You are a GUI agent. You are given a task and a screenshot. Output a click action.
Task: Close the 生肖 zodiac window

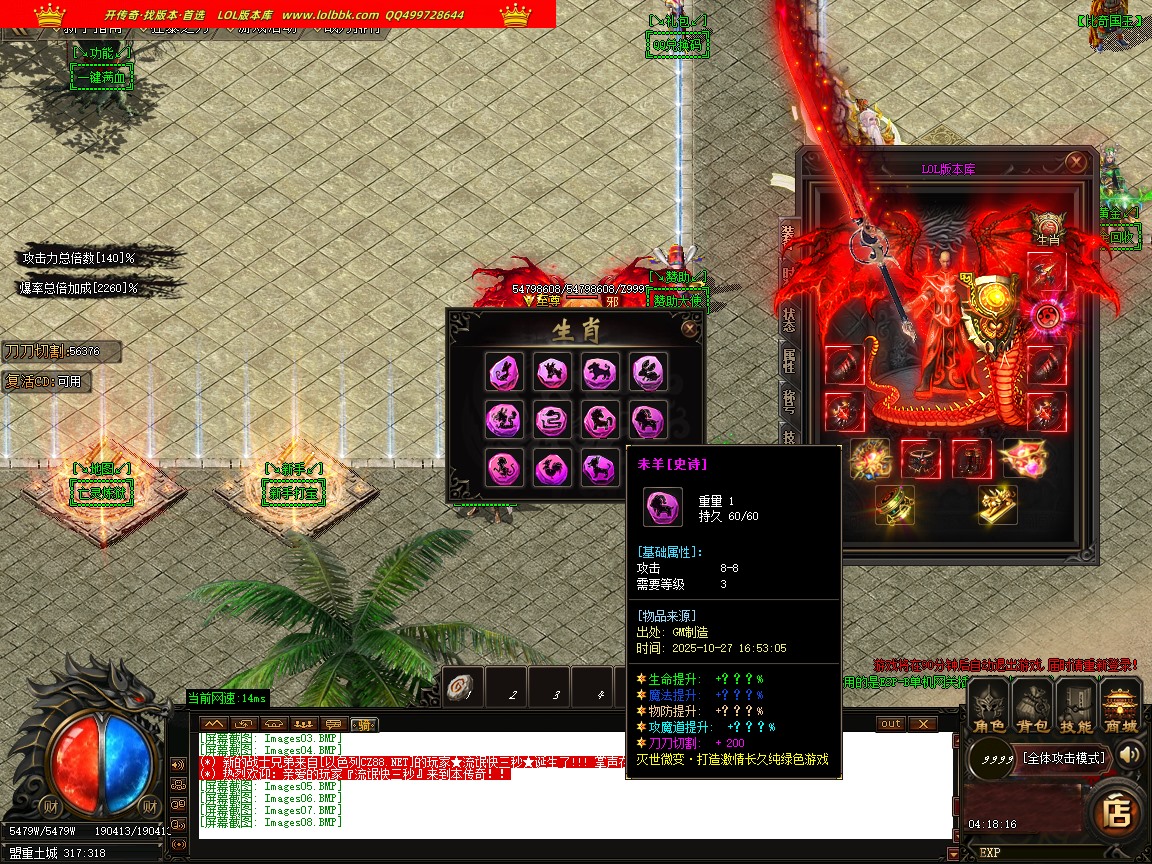689,328
